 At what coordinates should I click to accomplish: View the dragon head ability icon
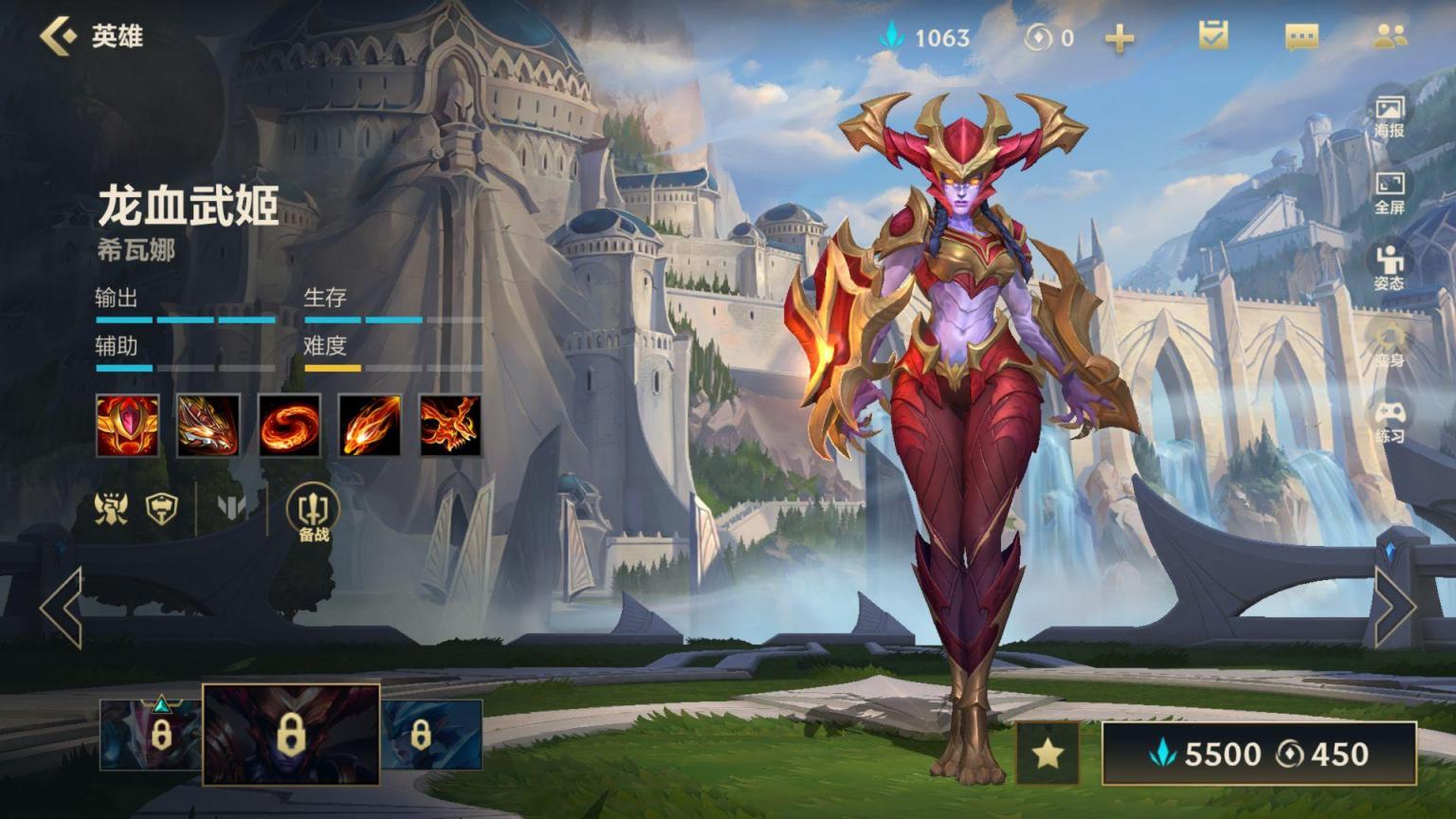[x=209, y=426]
